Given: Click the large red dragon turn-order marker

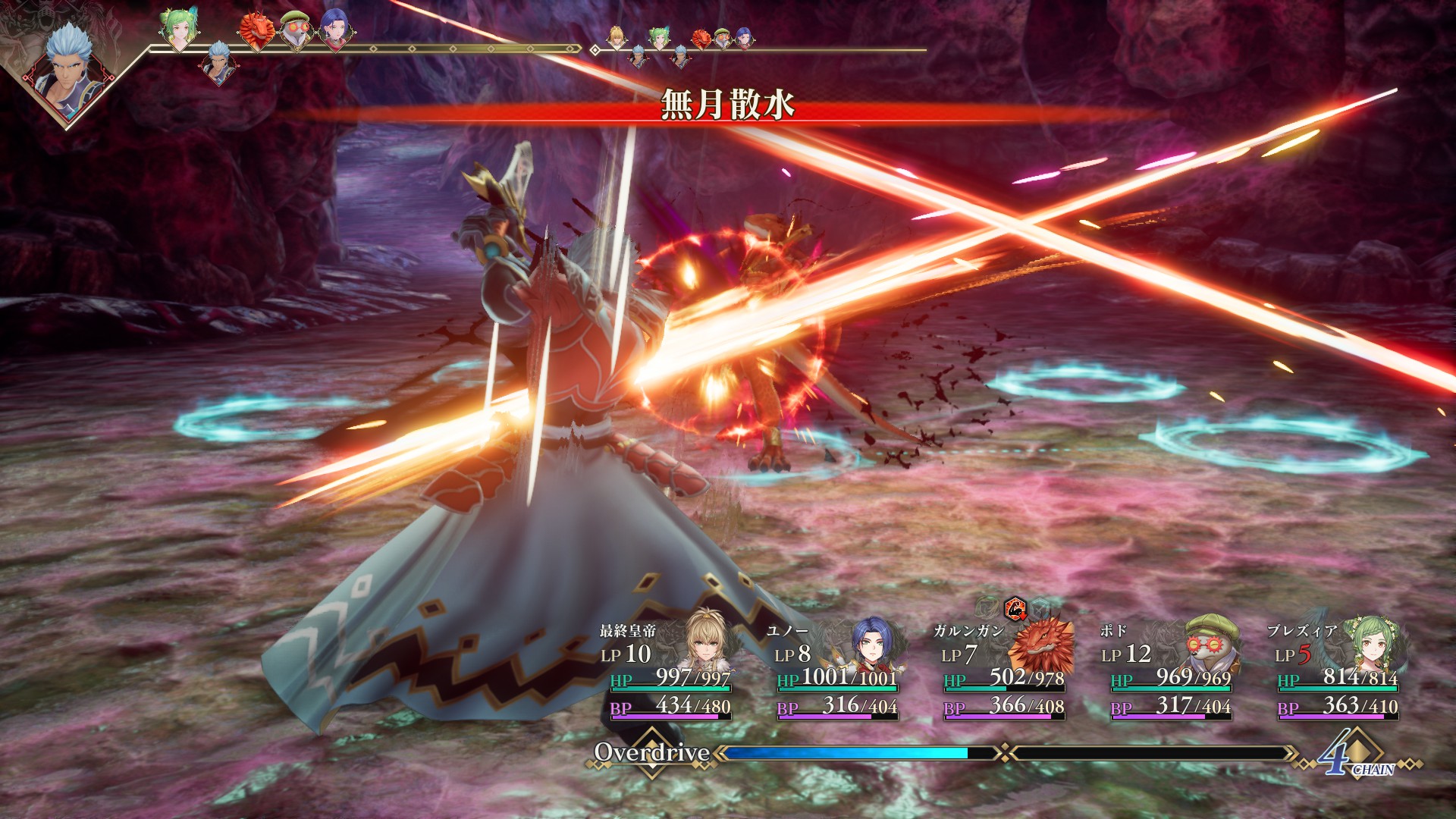Looking at the screenshot, I should click(x=256, y=32).
